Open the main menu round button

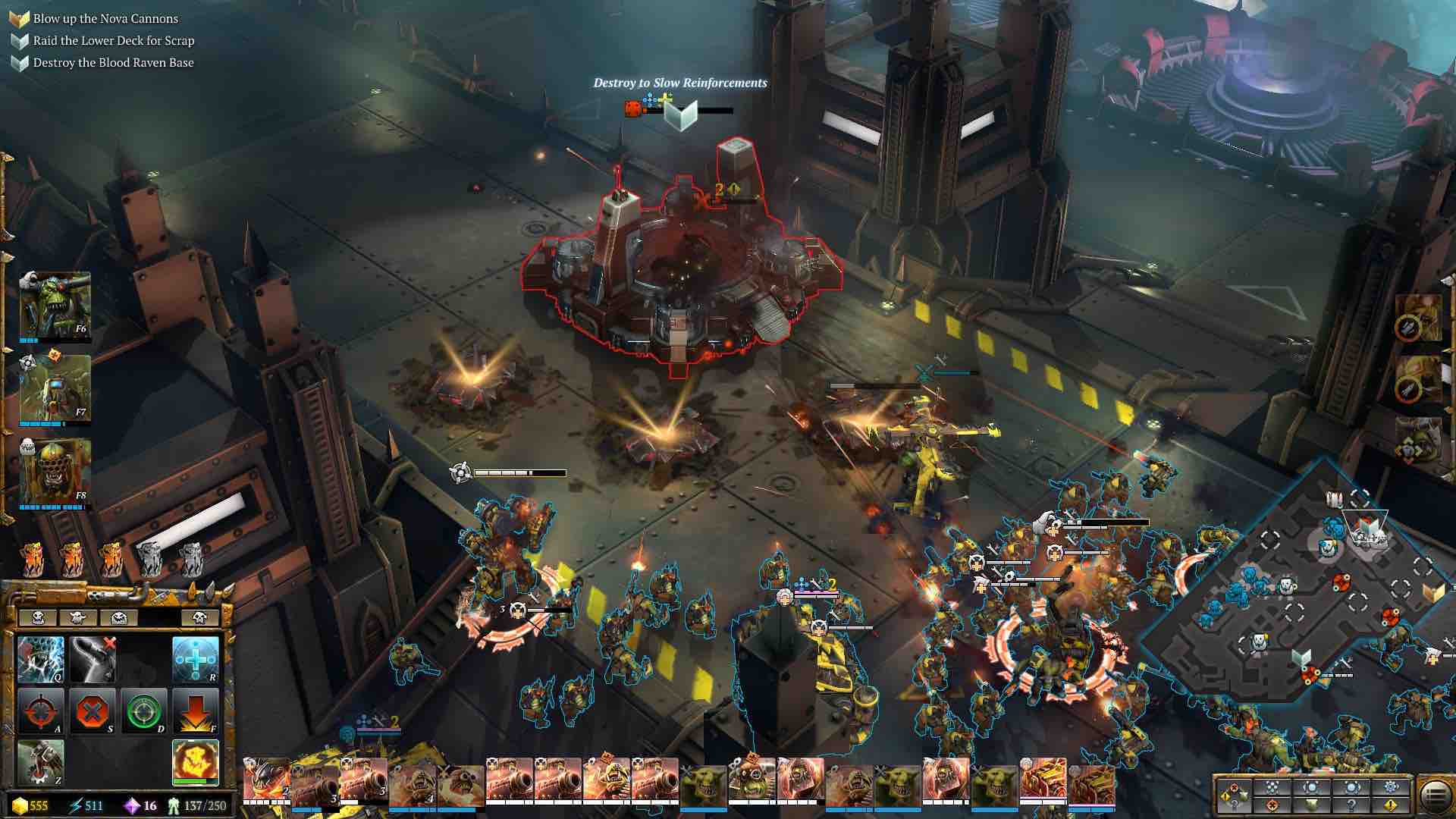(x=1436, y=796)
